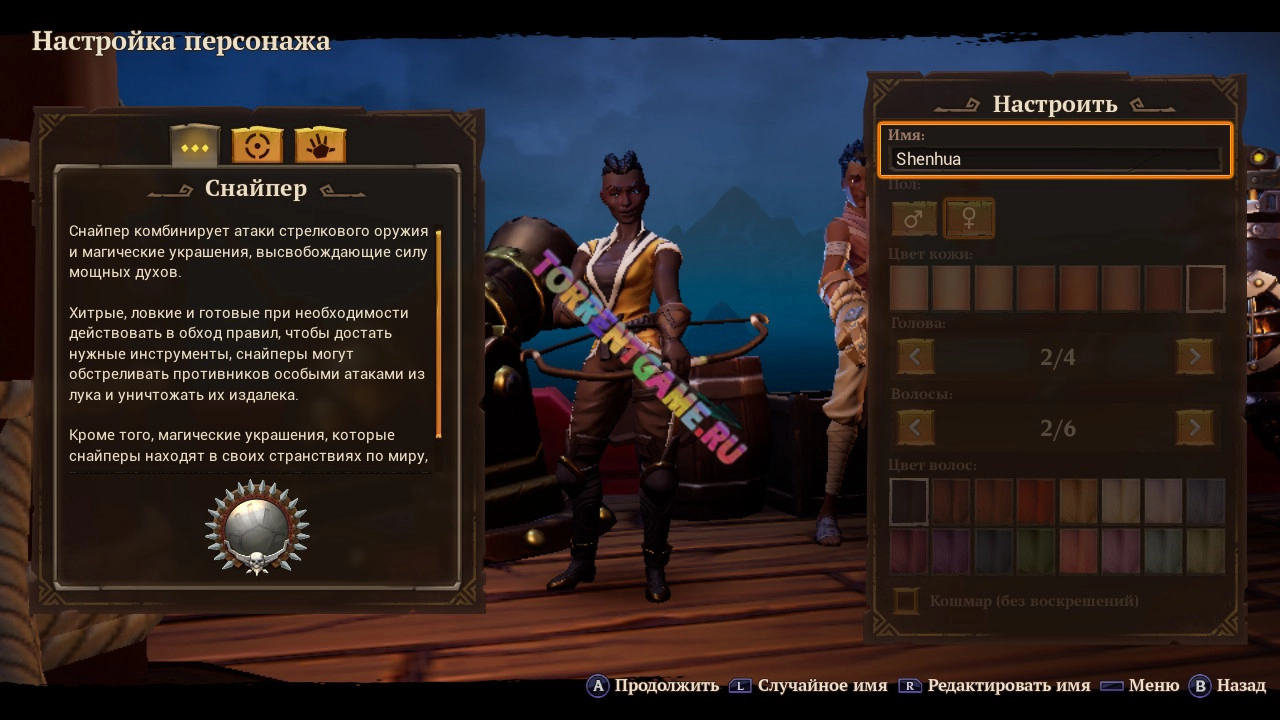Viewport: 1280px width, 720px height.
Task: Open the handprint tab
Action: (x=320, y=146)
